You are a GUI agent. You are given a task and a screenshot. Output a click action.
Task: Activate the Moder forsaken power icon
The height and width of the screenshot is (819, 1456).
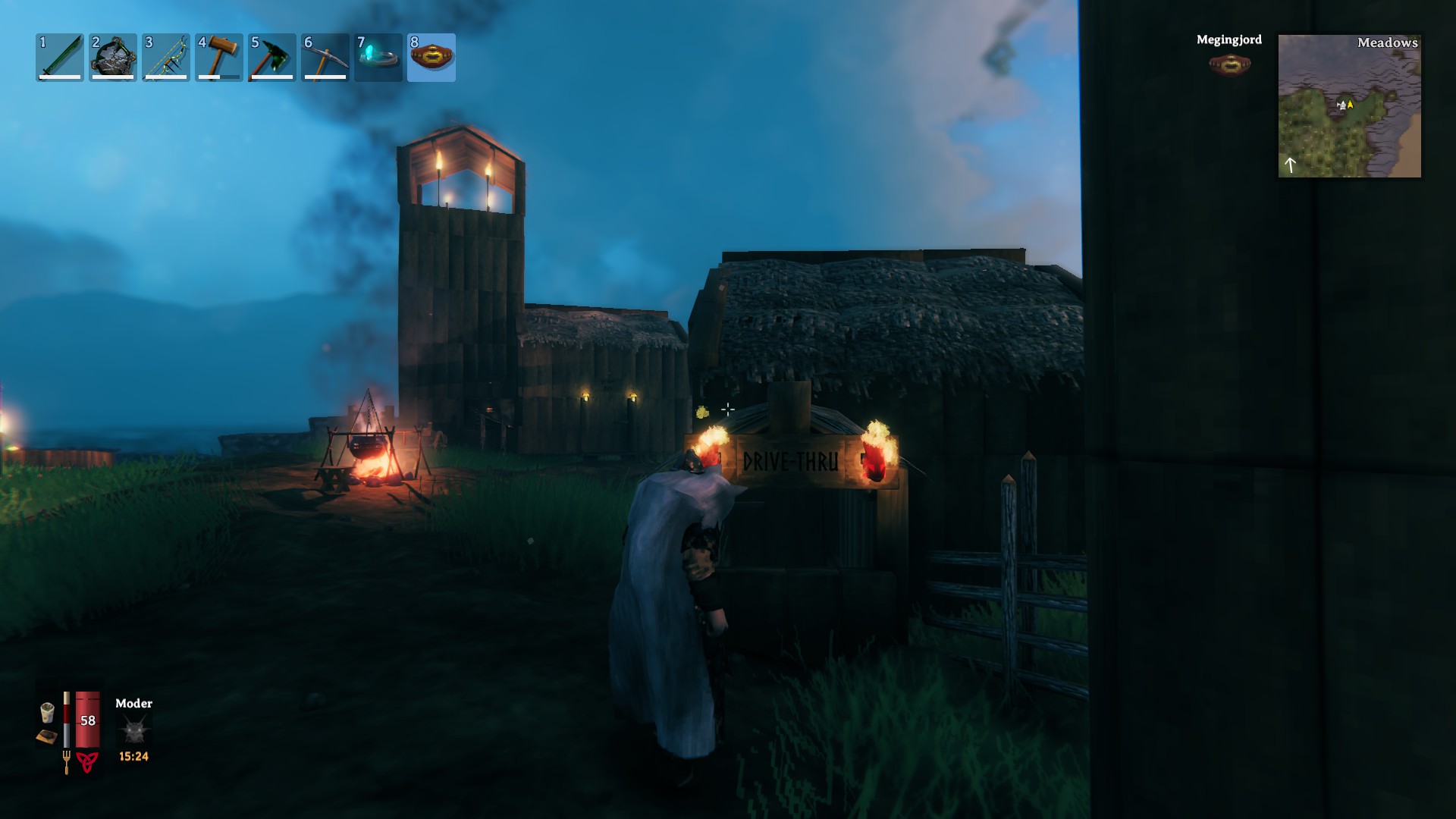point(134,730)
